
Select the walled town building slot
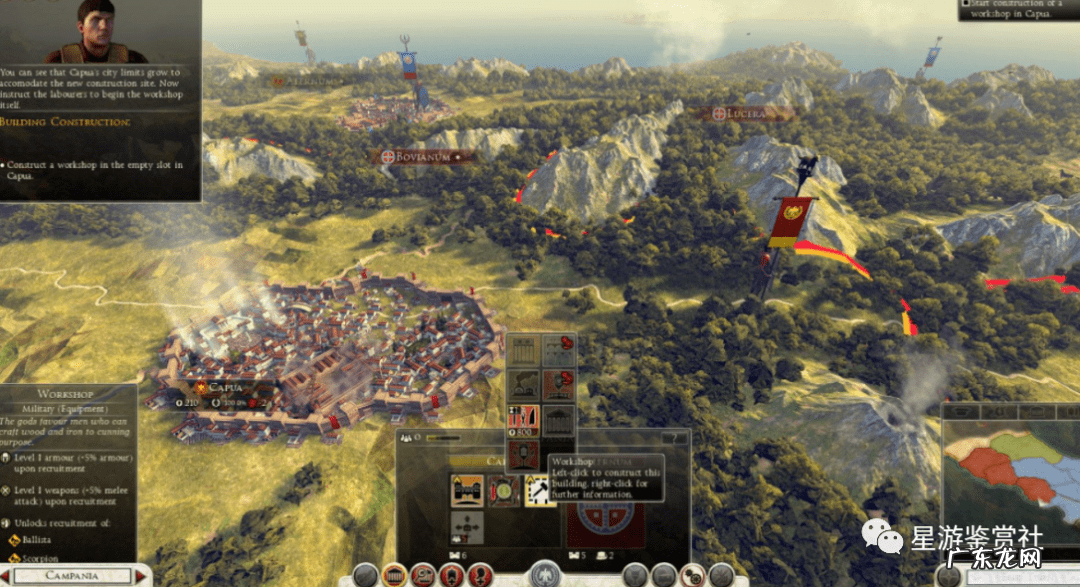click(x=467, y=490)
